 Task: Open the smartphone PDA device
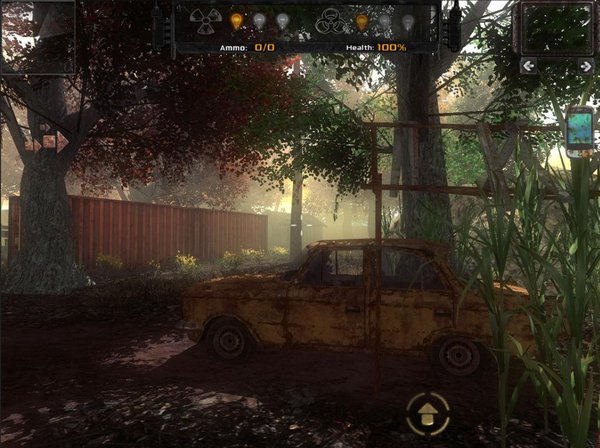pos(580,128)
